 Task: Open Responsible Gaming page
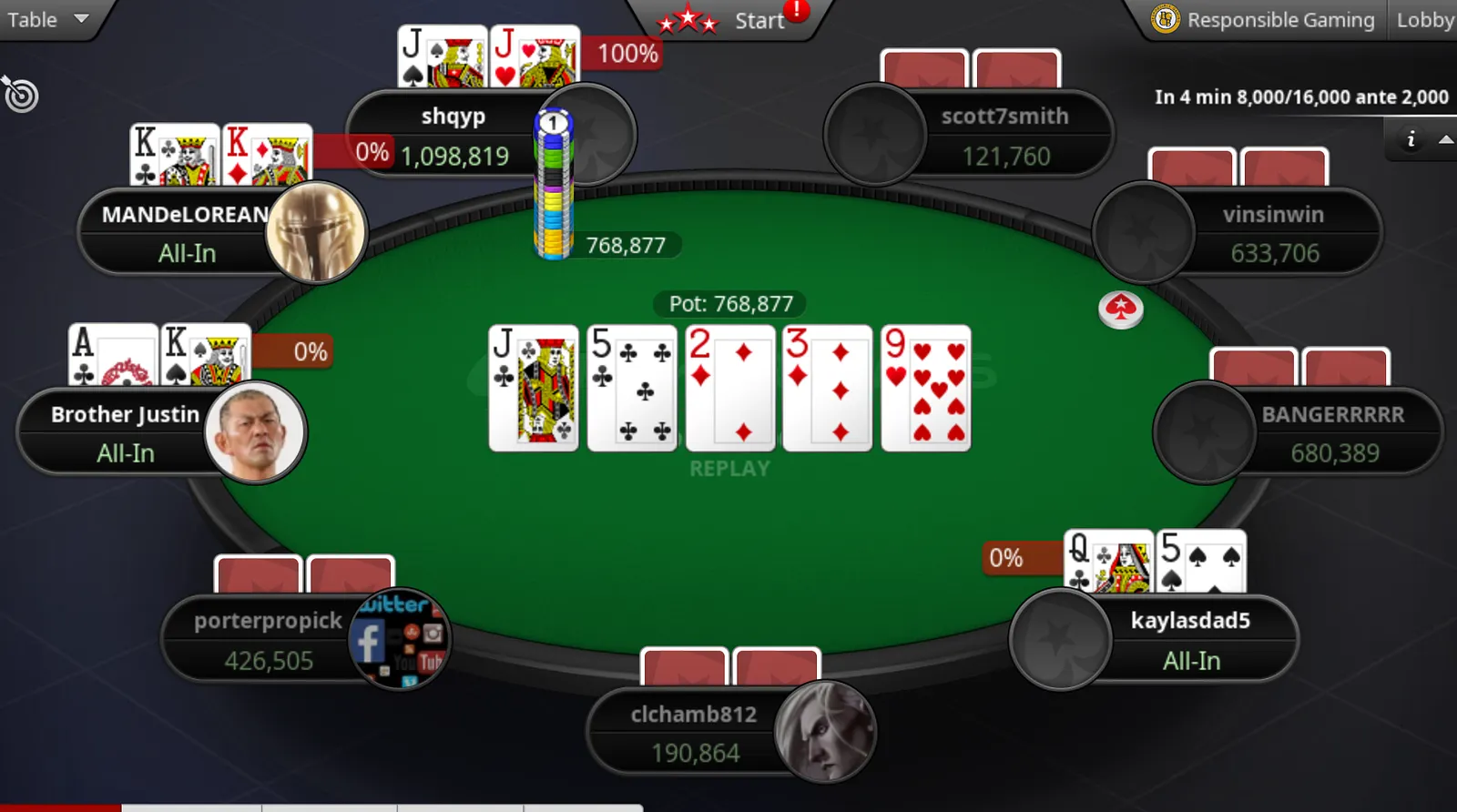coord(1264,20)
